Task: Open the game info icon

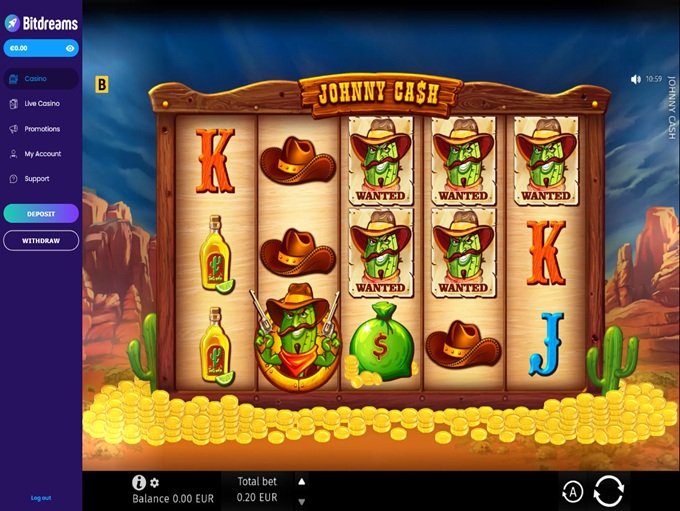Action: 139,482
